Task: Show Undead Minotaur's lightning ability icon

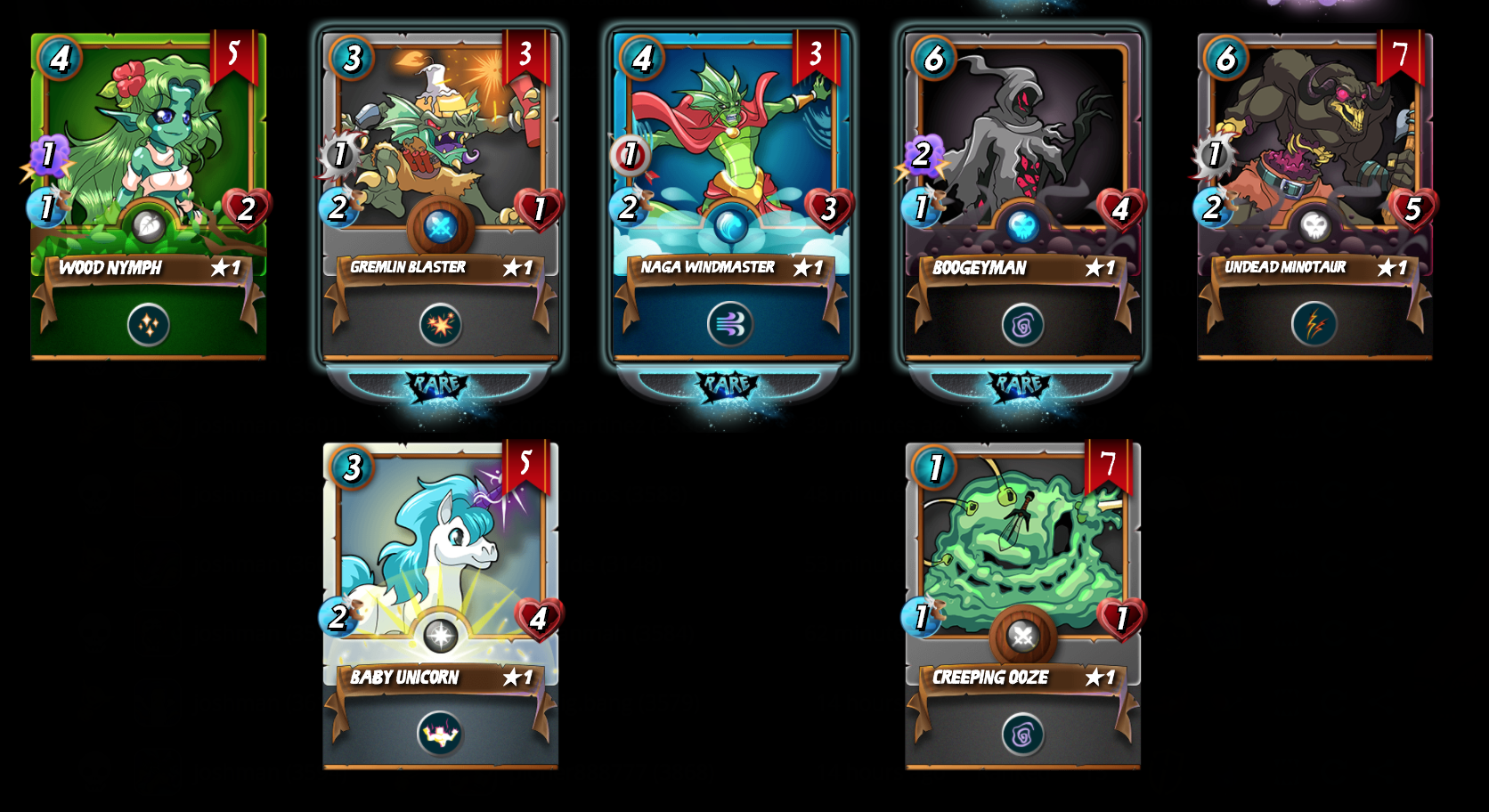Action: (1314, 325)
